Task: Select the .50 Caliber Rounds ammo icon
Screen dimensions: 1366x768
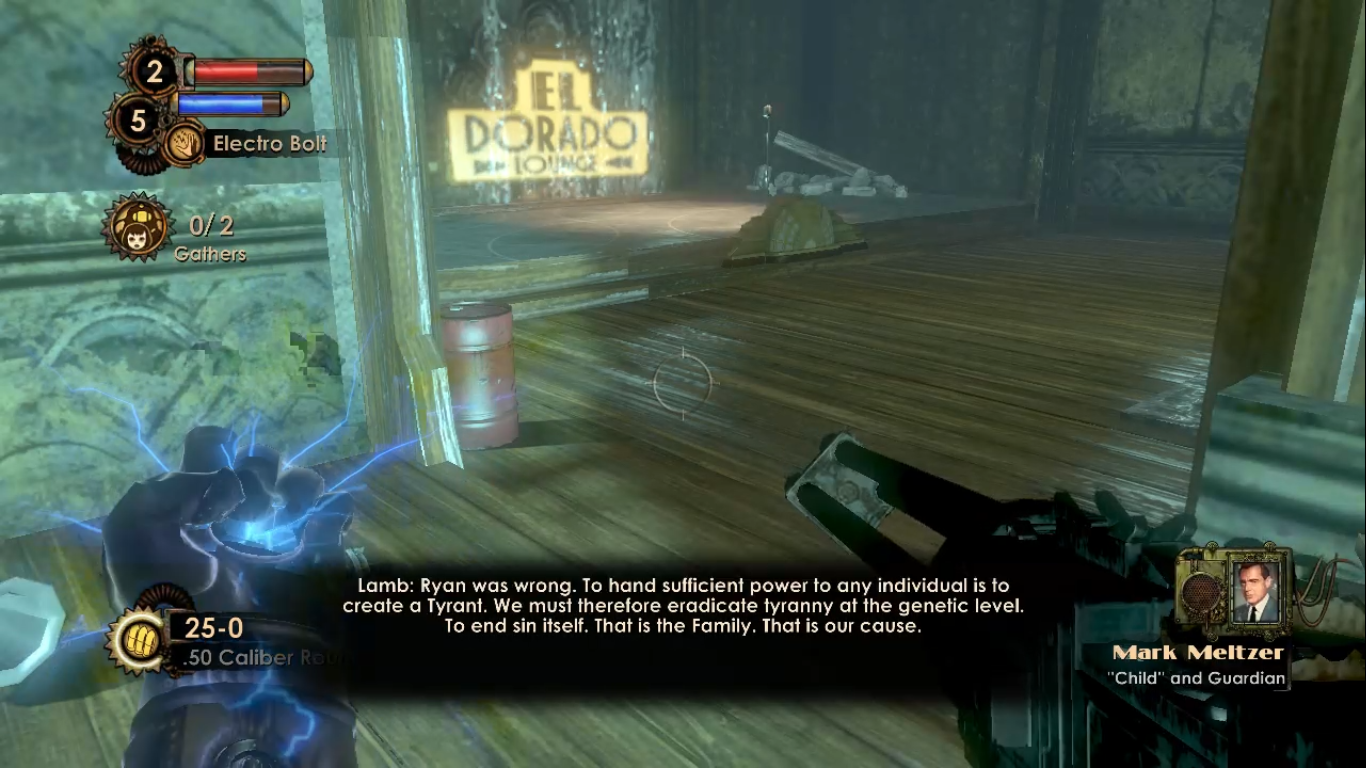Action: coord(137,640)
